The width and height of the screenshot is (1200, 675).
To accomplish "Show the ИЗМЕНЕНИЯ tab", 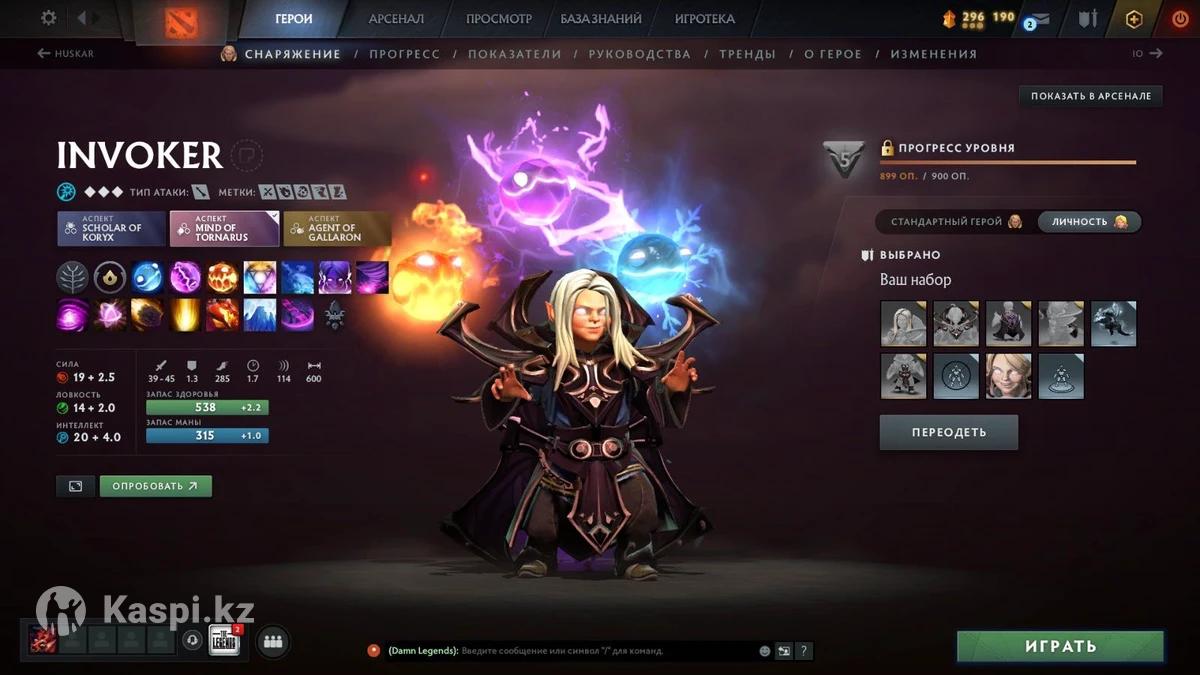I will pos(933,54).
